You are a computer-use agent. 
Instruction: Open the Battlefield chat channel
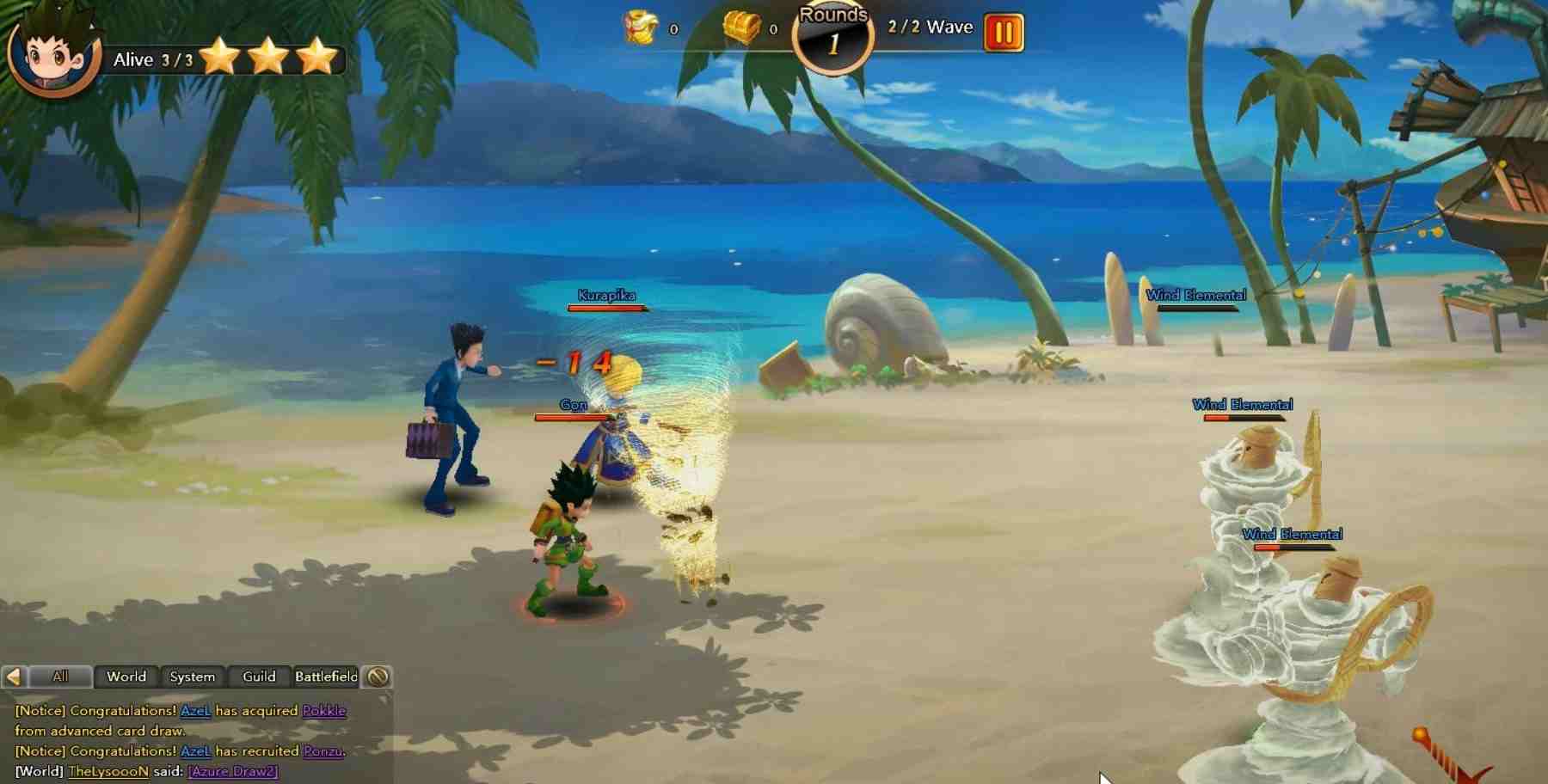(x=327, y=677)
